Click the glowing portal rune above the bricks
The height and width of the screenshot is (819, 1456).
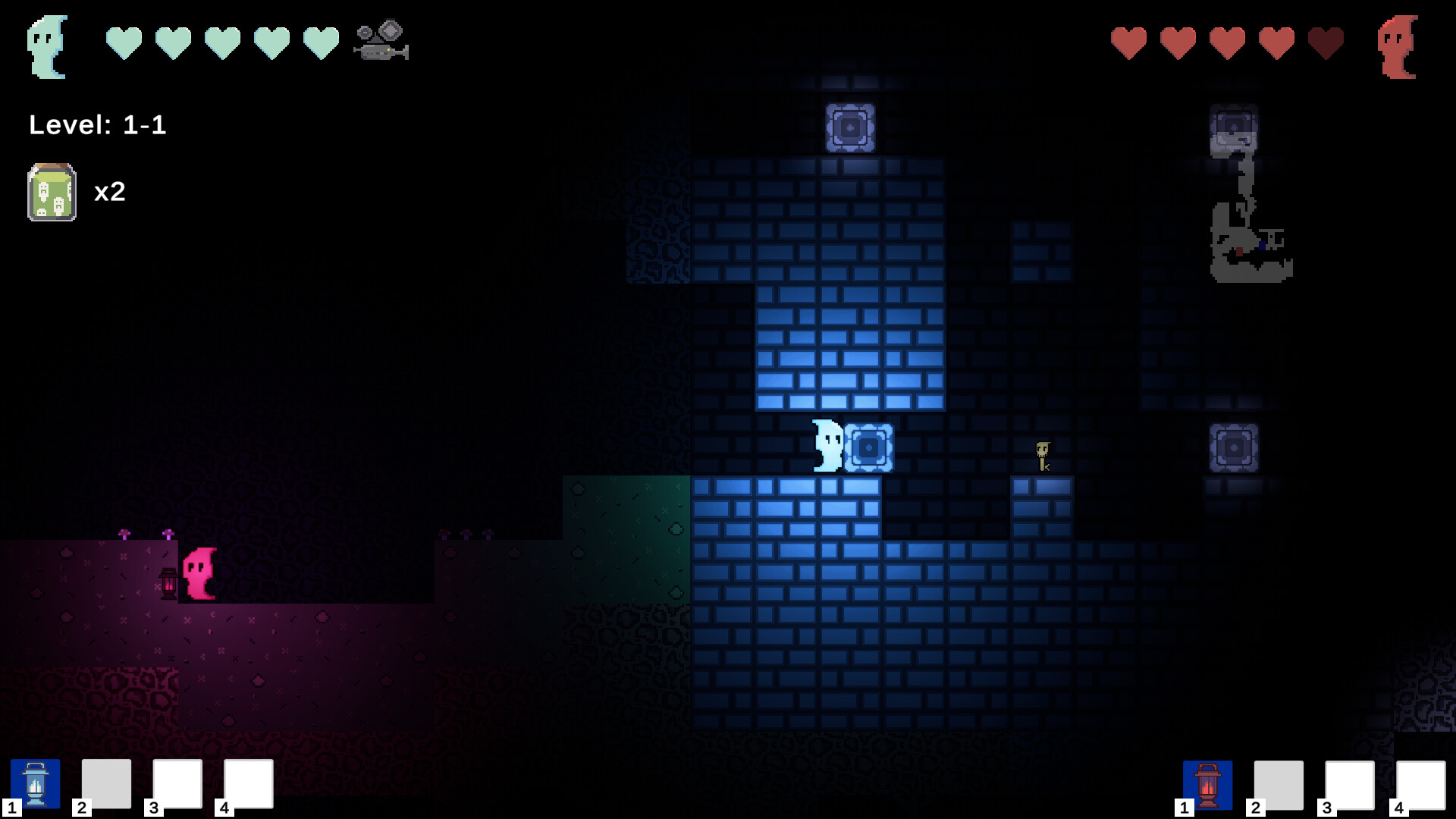pos(852,126)
